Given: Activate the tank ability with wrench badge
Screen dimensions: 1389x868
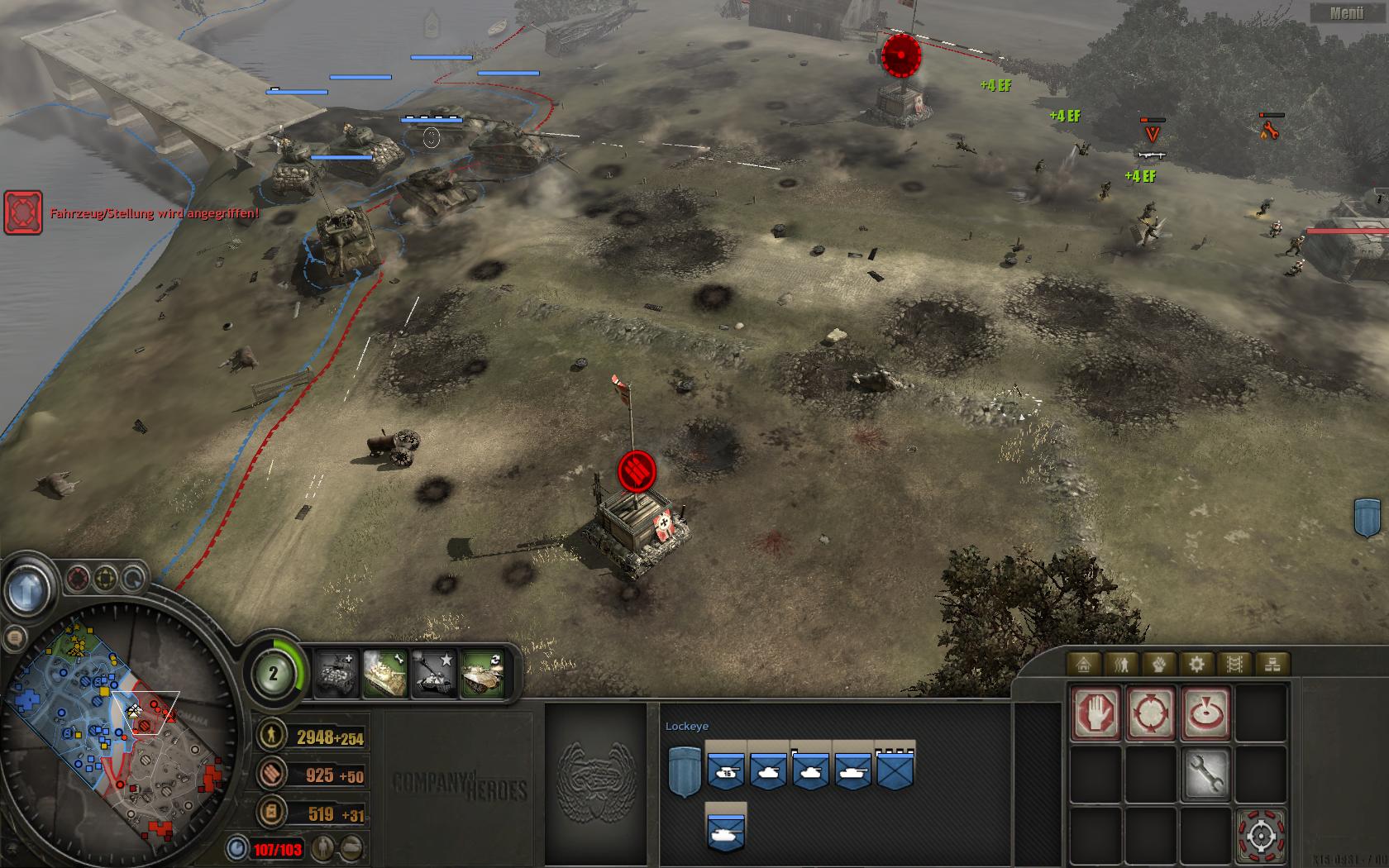Looking at the screenshot, I should [386, 672].
